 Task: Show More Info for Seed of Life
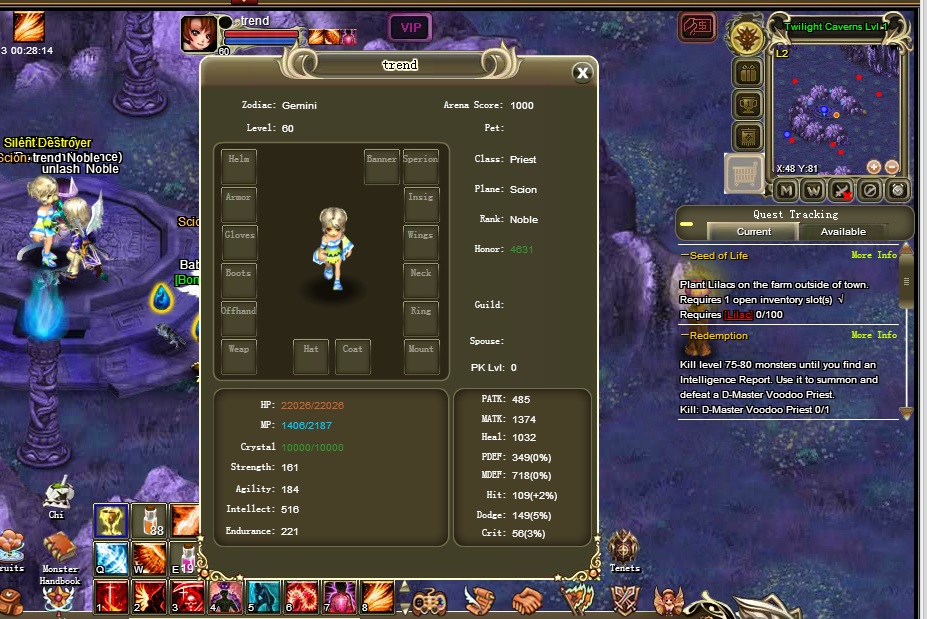coord(873,255)
